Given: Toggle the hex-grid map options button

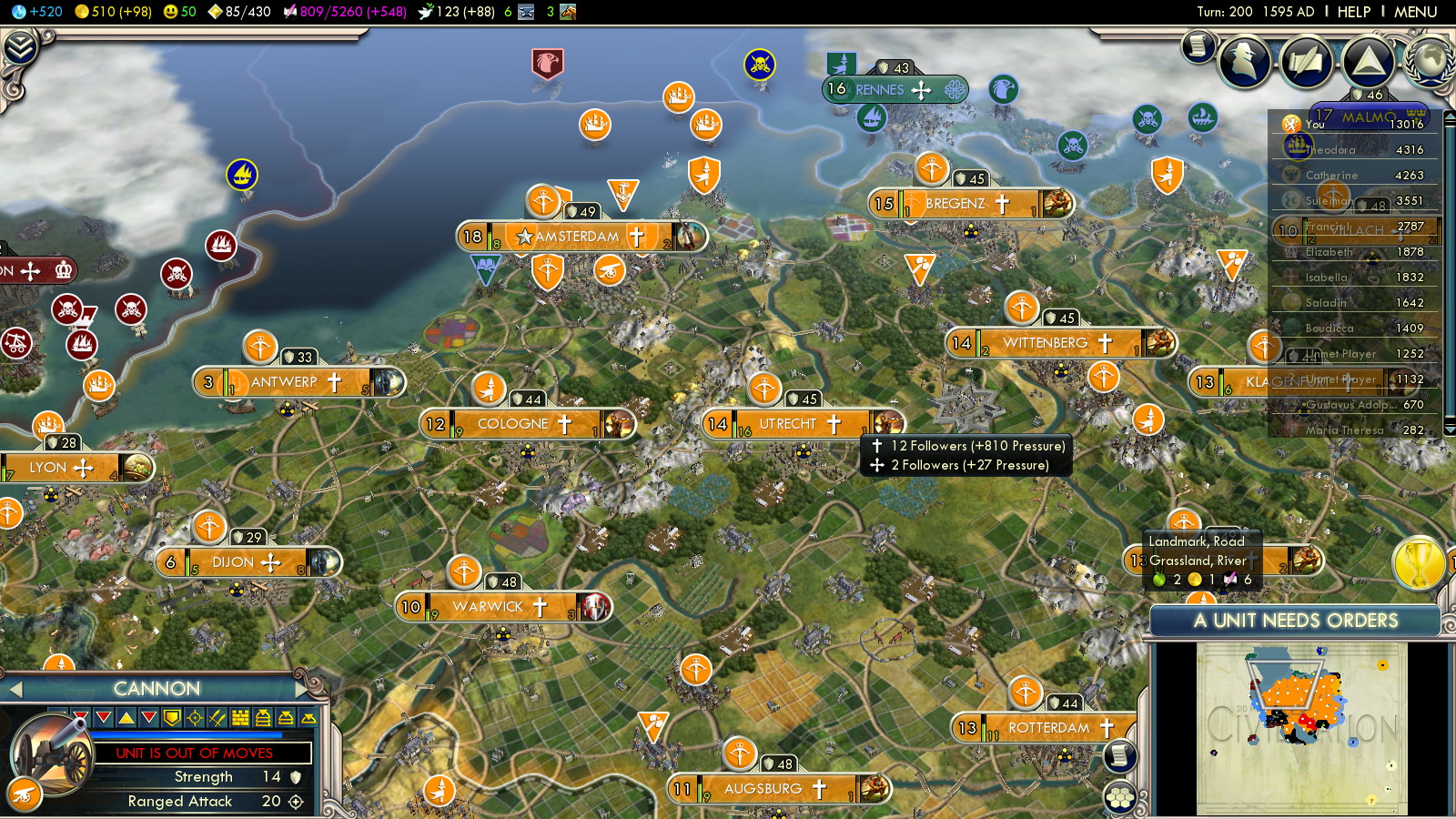Looking at the screenshot, I should click(1119, 798).
